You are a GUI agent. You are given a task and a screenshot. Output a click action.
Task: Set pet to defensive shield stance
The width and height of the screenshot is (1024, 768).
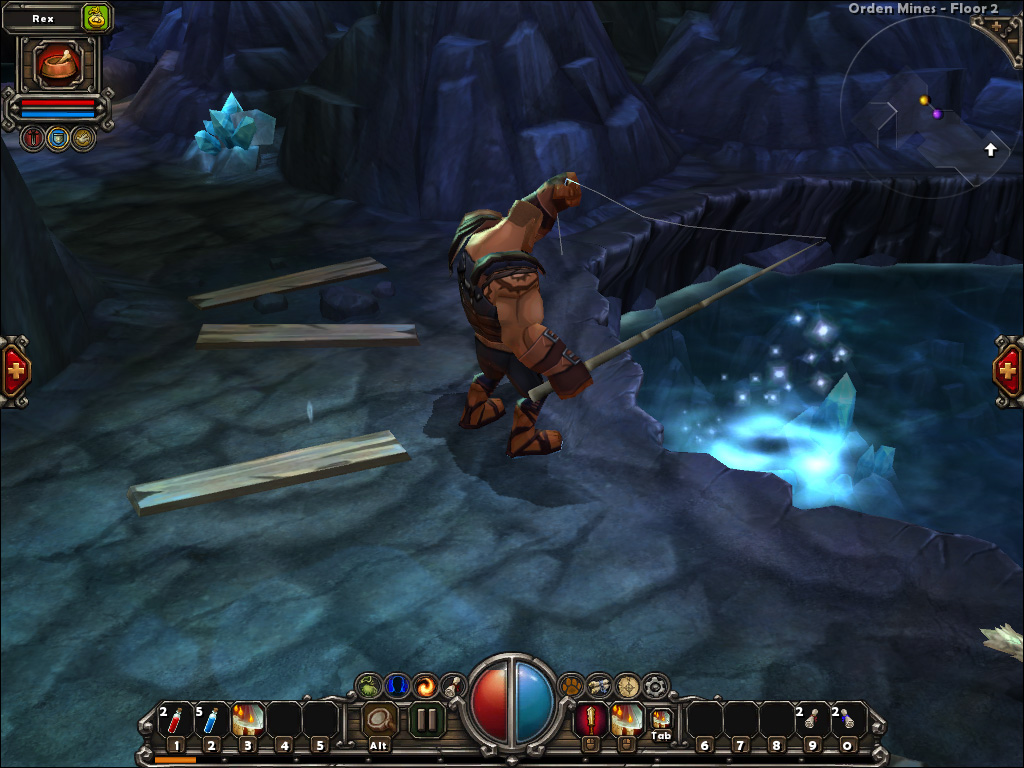coord(58,138)
